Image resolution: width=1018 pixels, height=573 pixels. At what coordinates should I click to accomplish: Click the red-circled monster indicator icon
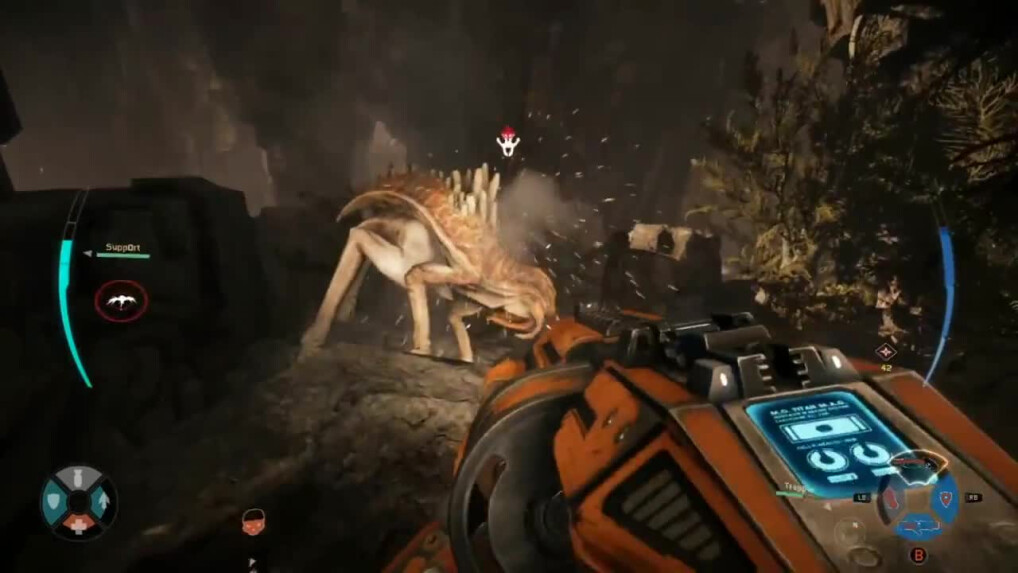click(x=121, y=300)
